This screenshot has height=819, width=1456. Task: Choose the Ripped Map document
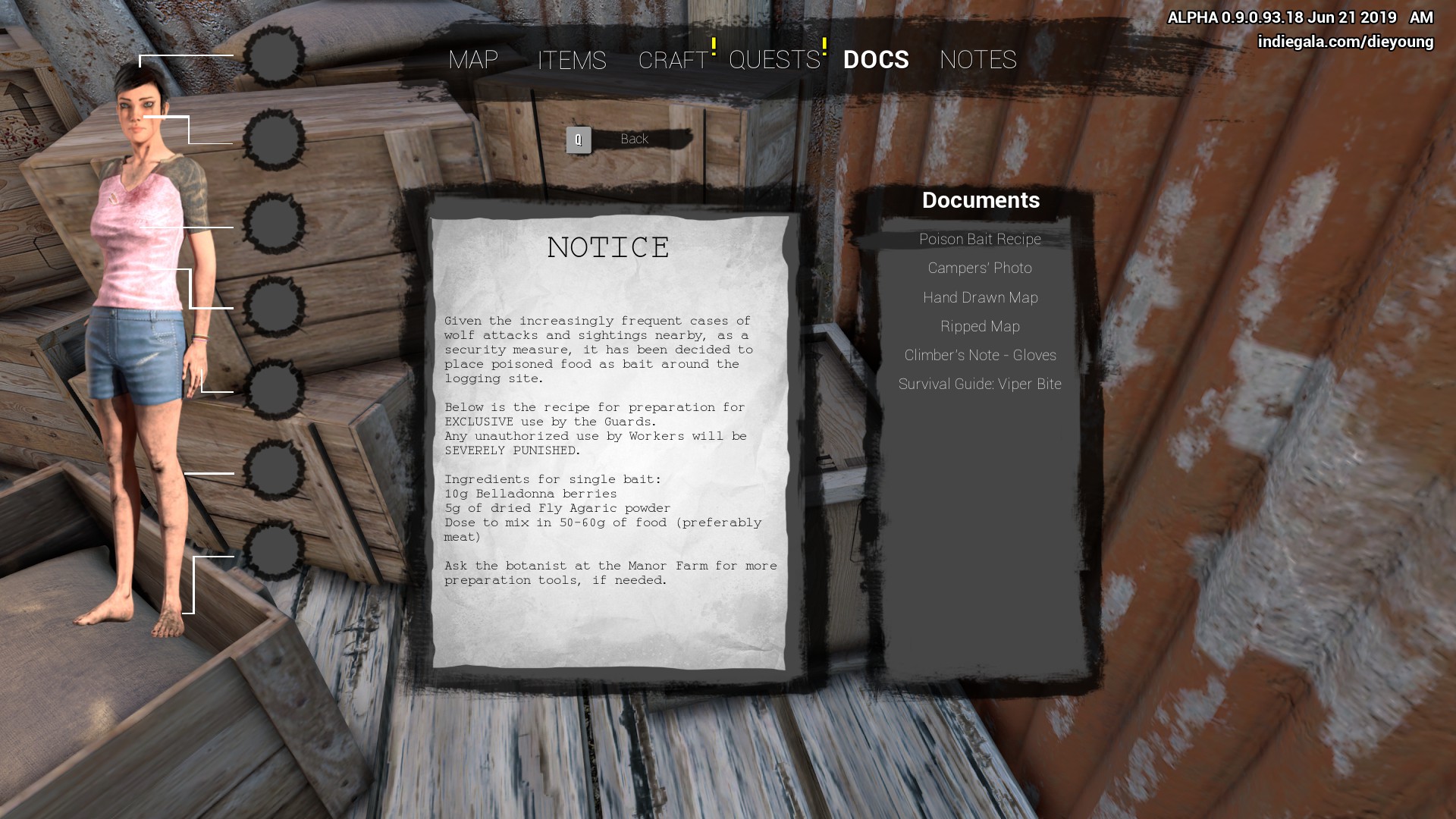click(x=980, y=327)
